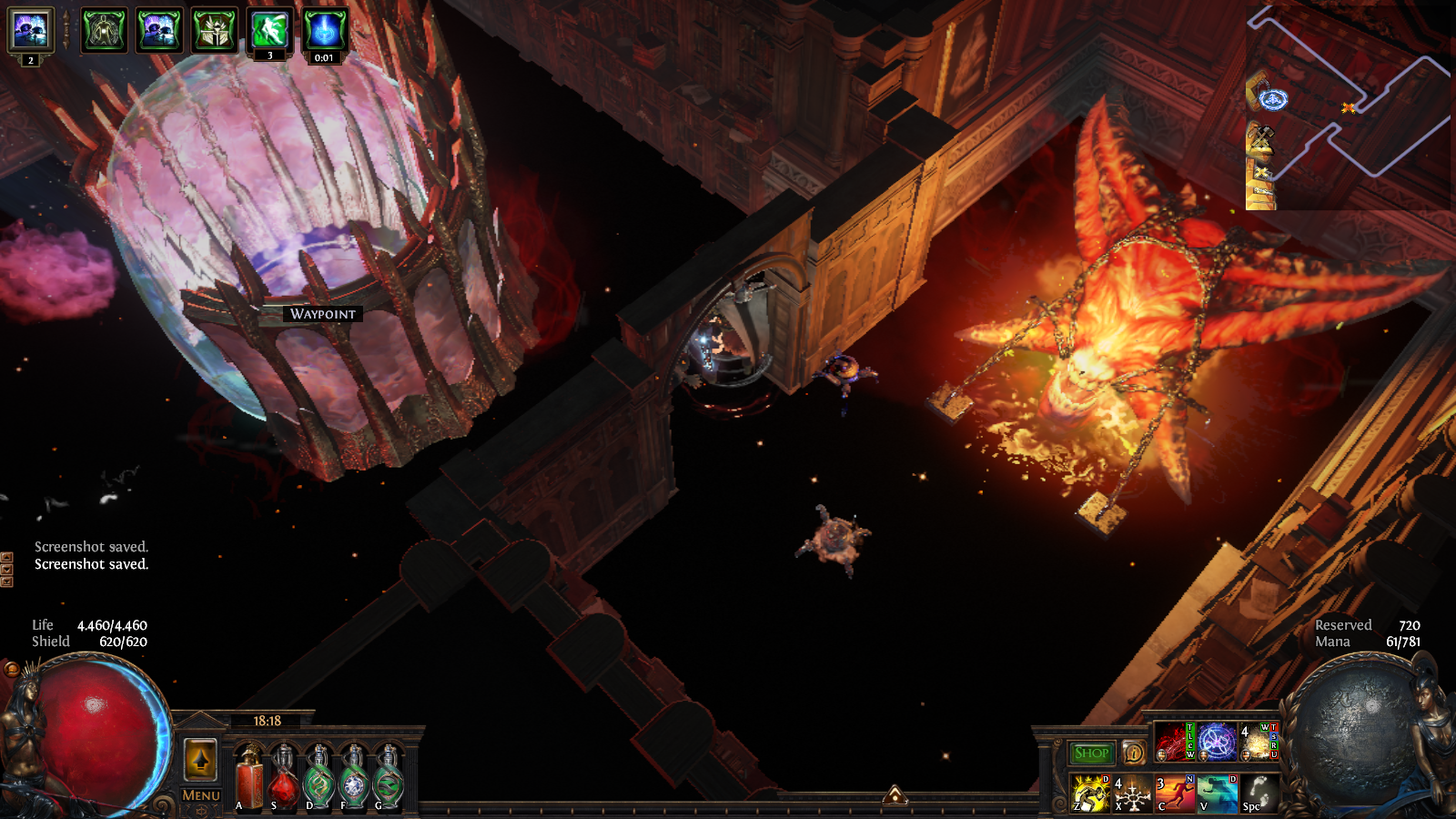Use the diamond flask bound to F
Viewport: 1456px width, 819px height.
pyautogui.click(x=353, y=778)
